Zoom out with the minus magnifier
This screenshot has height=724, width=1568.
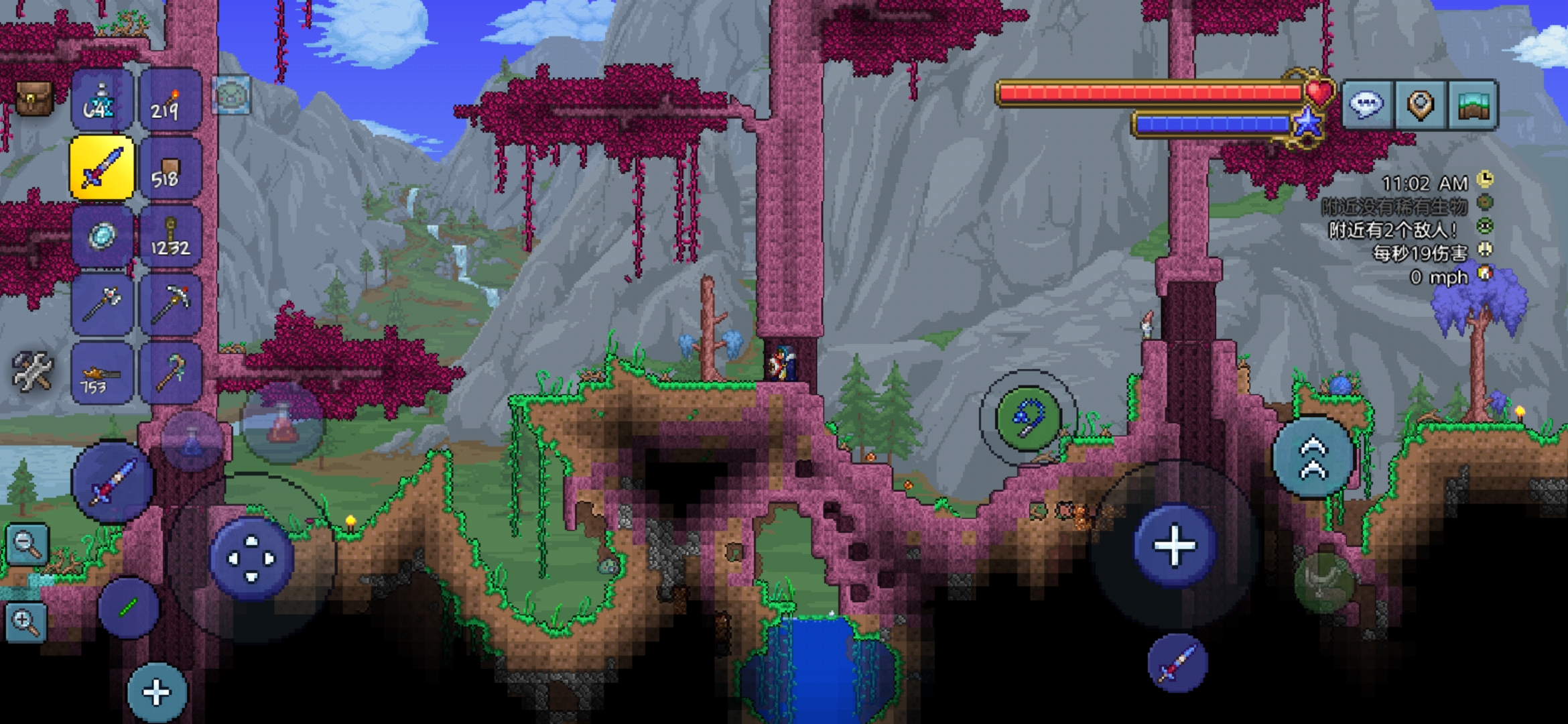[27, 544]
